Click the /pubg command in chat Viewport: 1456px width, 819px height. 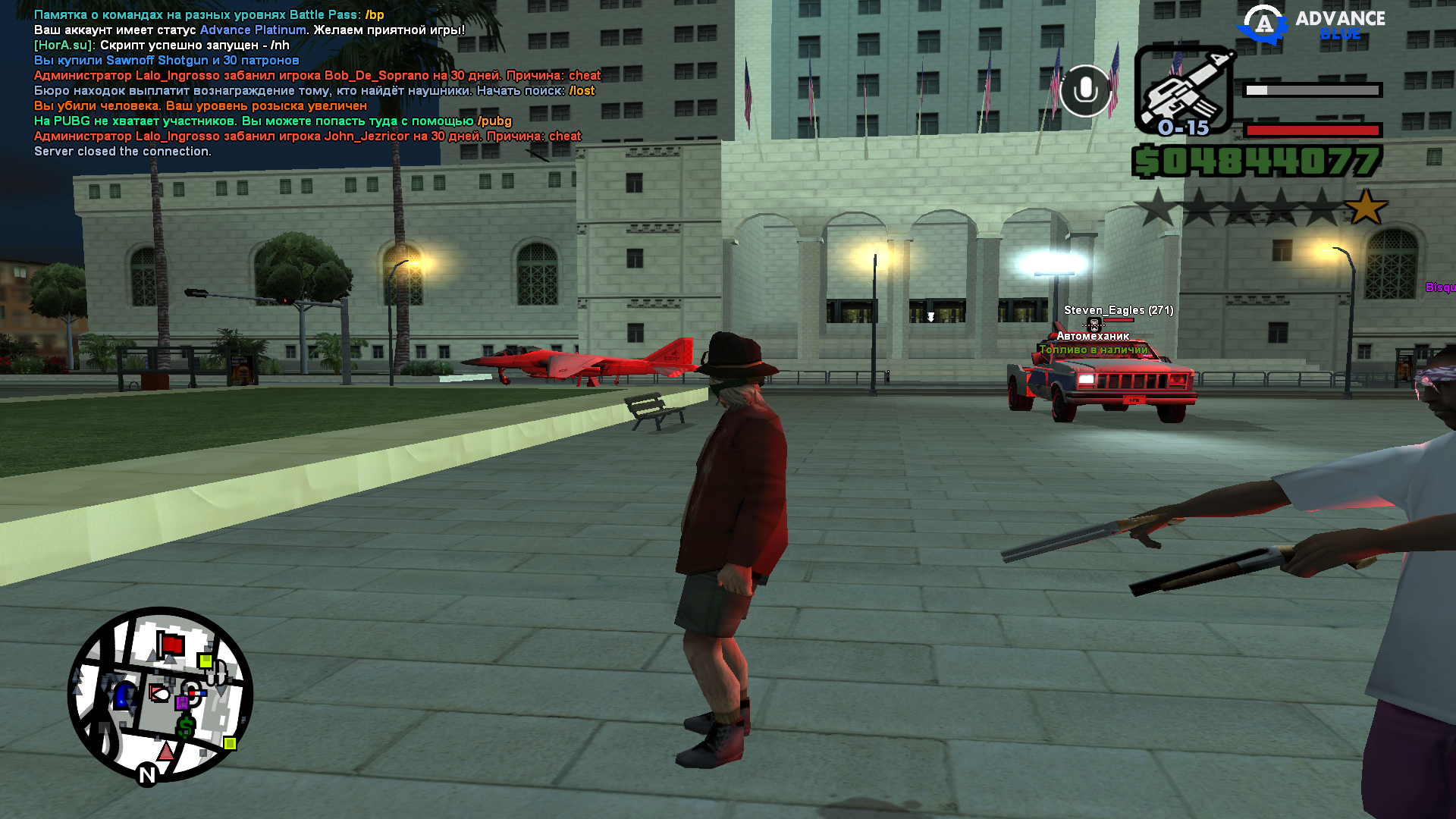click(494, 121)
